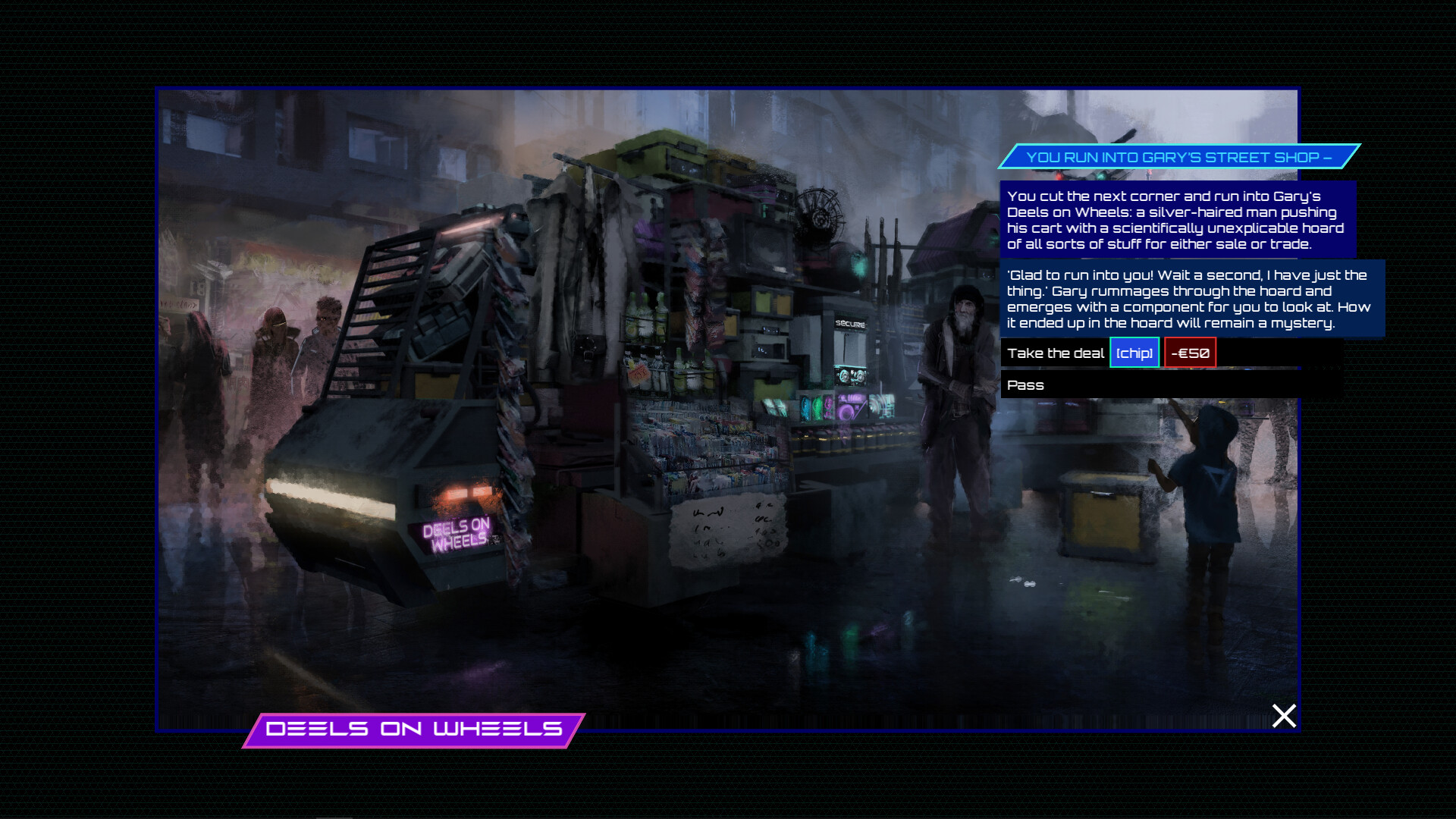Click the glowing purple display screen
This screenshot has height=819, width=1456.
852,408
